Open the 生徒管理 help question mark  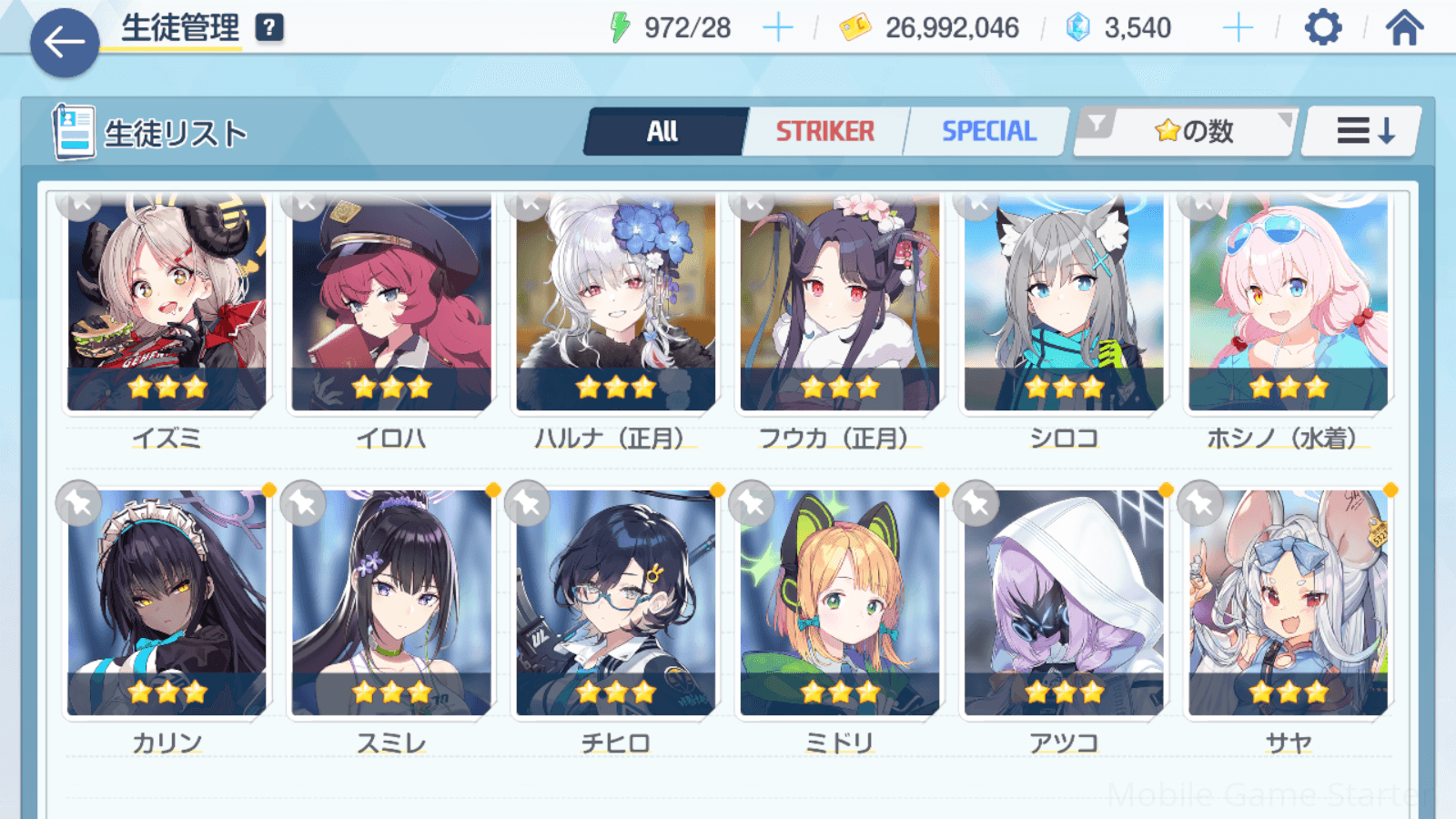pos(268,28)
